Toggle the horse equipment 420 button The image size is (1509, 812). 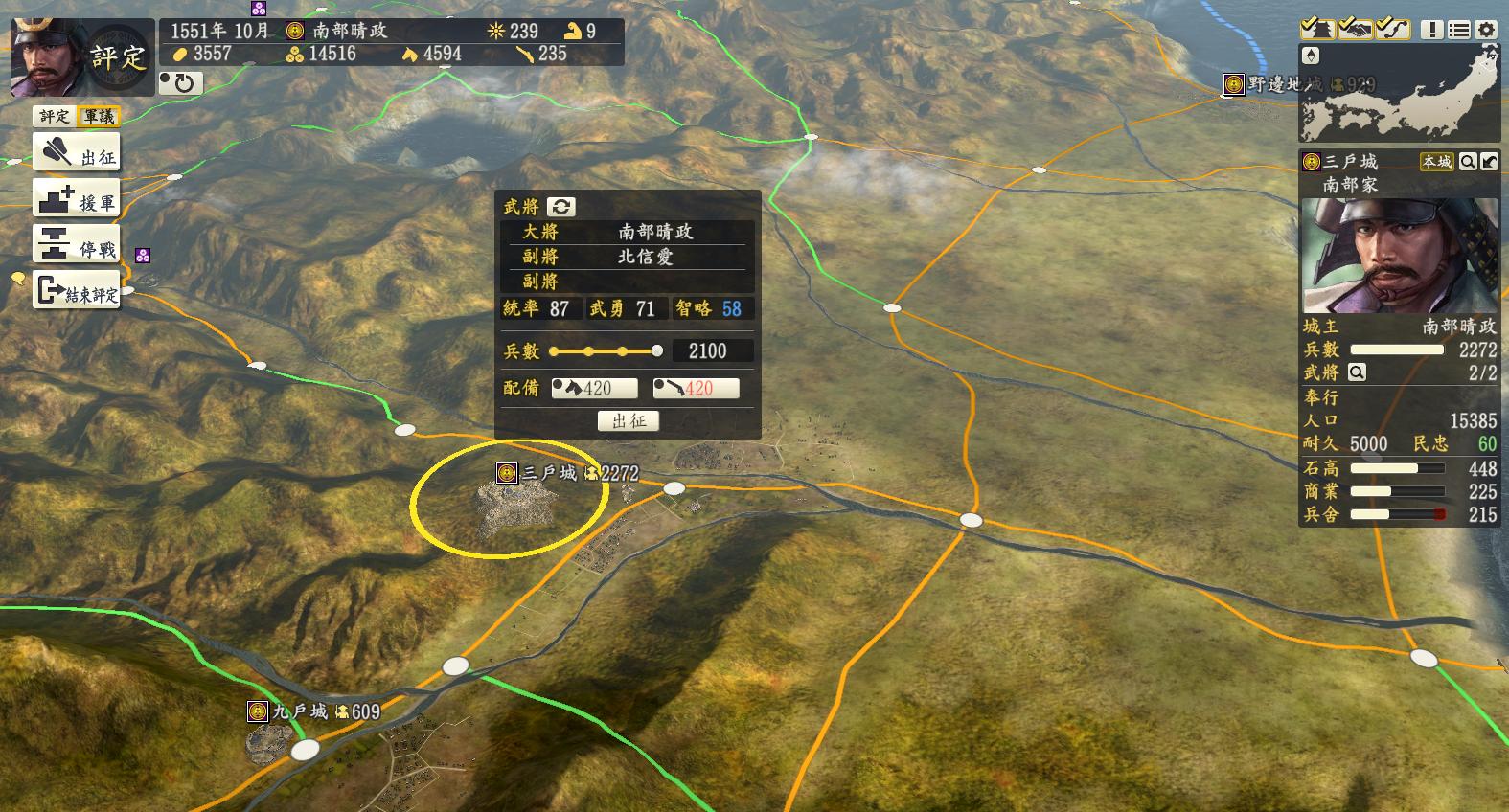(x=595, y=388)
